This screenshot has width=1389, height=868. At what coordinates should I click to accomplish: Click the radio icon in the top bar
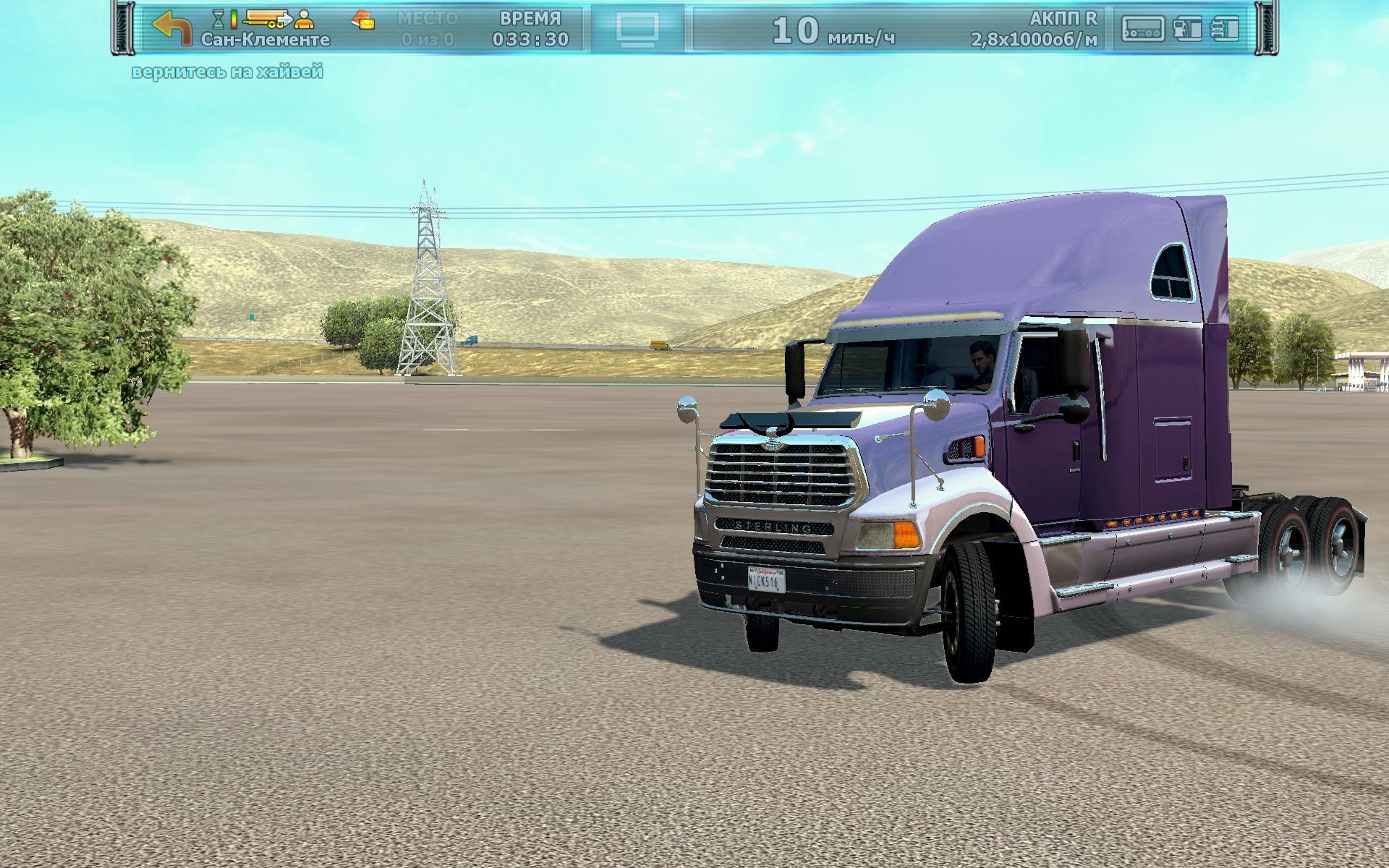(1142, 29)
